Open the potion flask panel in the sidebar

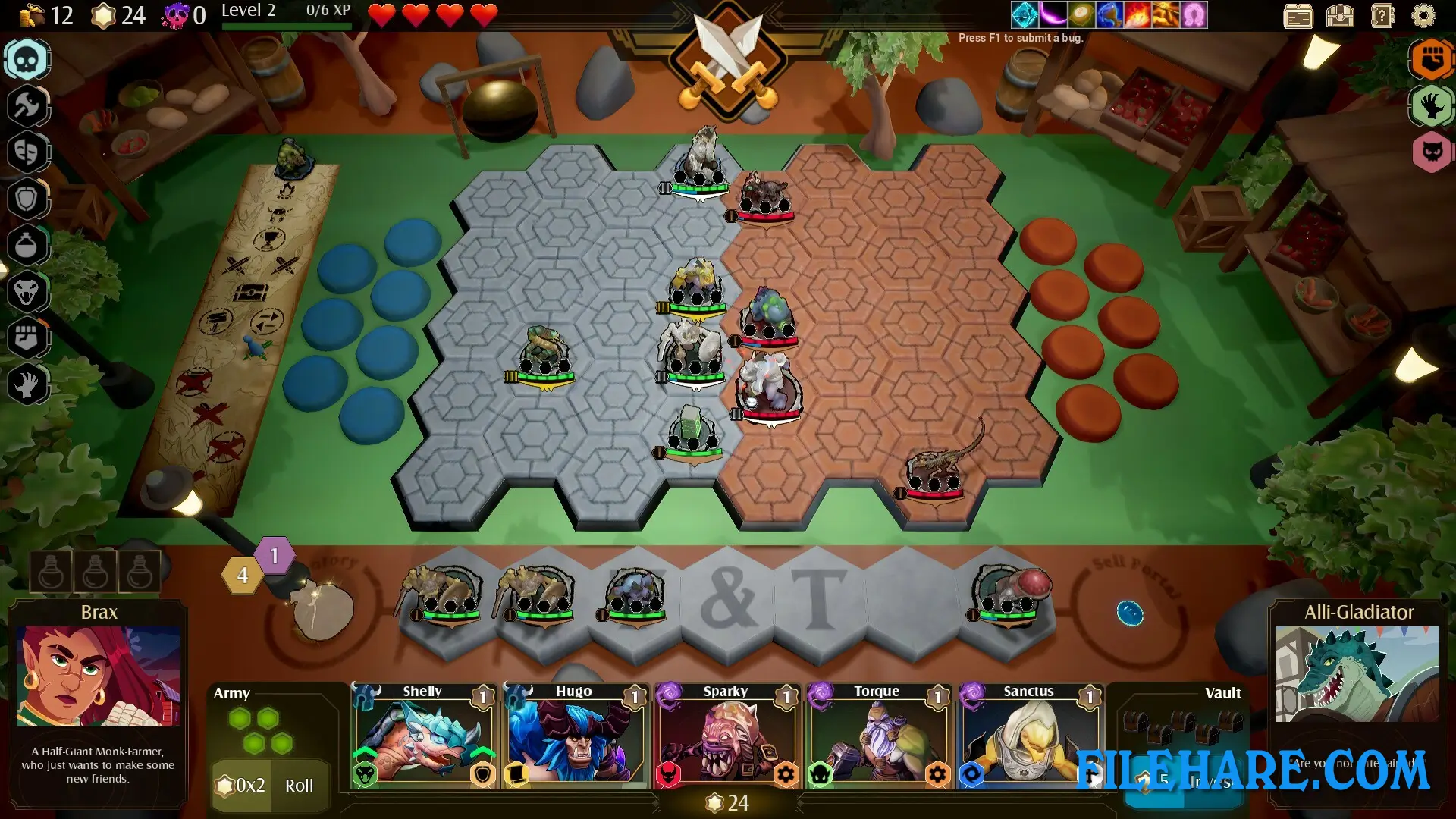[27, 246]
